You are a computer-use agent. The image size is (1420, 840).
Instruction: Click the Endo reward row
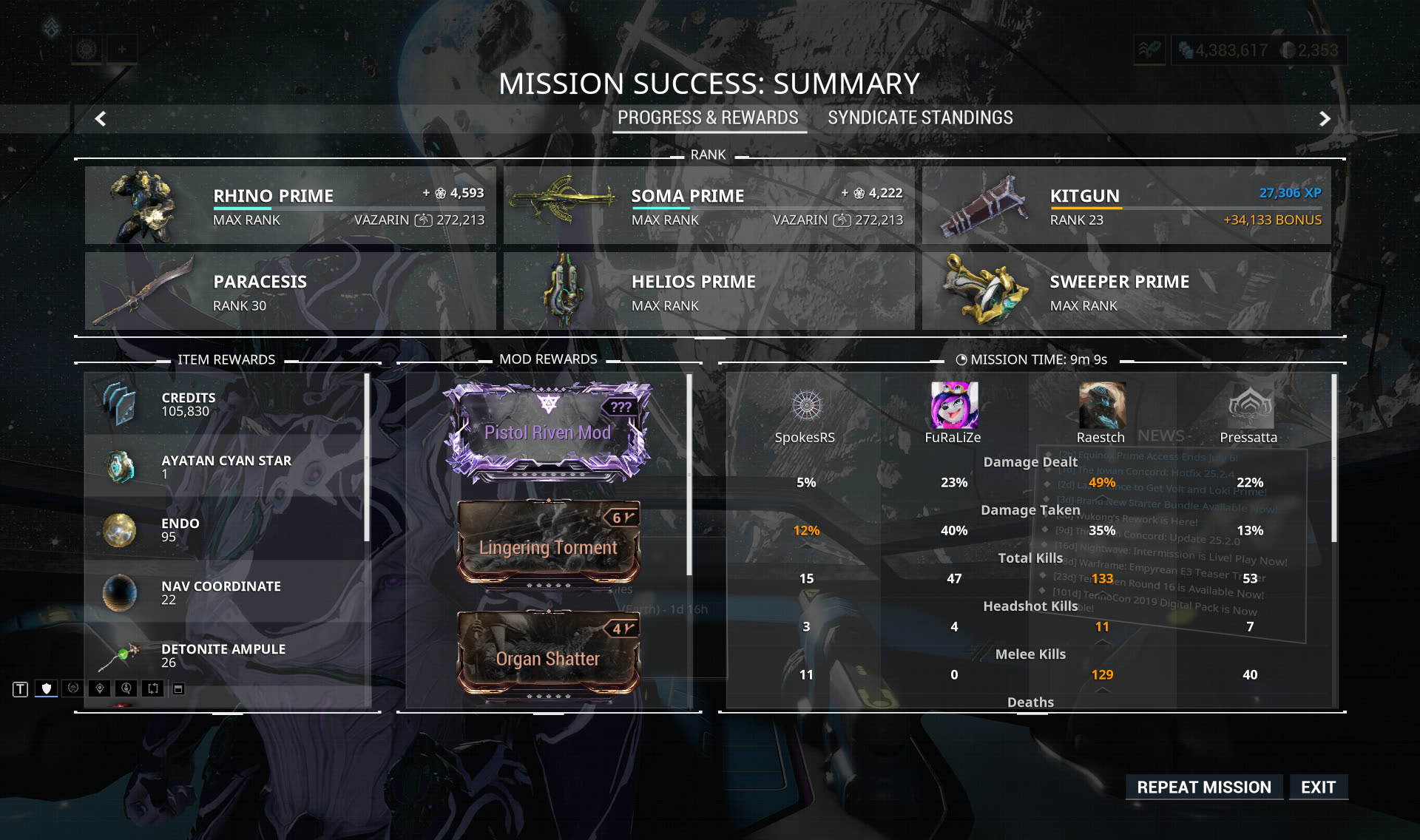[x=226, y=529]
